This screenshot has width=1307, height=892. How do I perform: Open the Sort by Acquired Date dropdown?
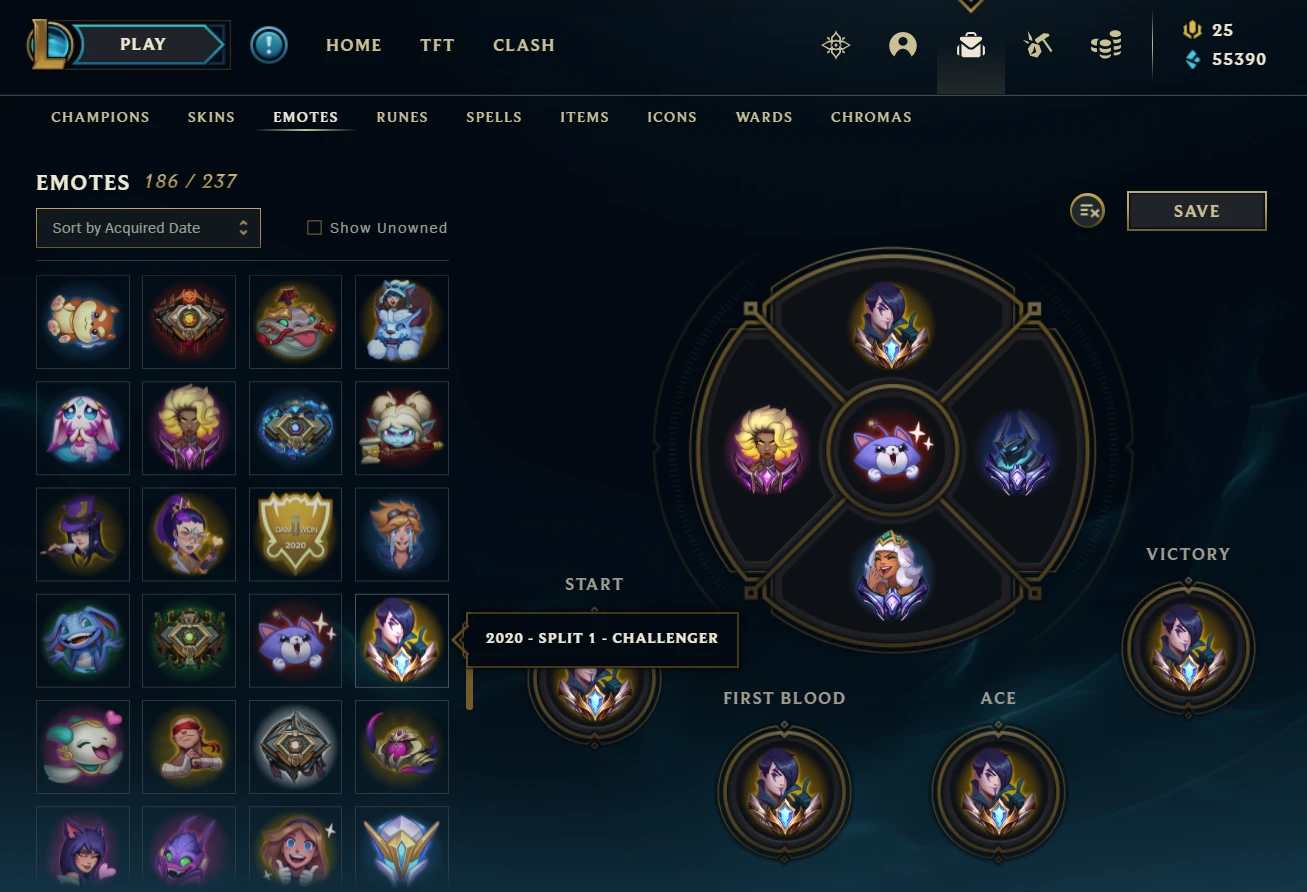click(147, 228)
